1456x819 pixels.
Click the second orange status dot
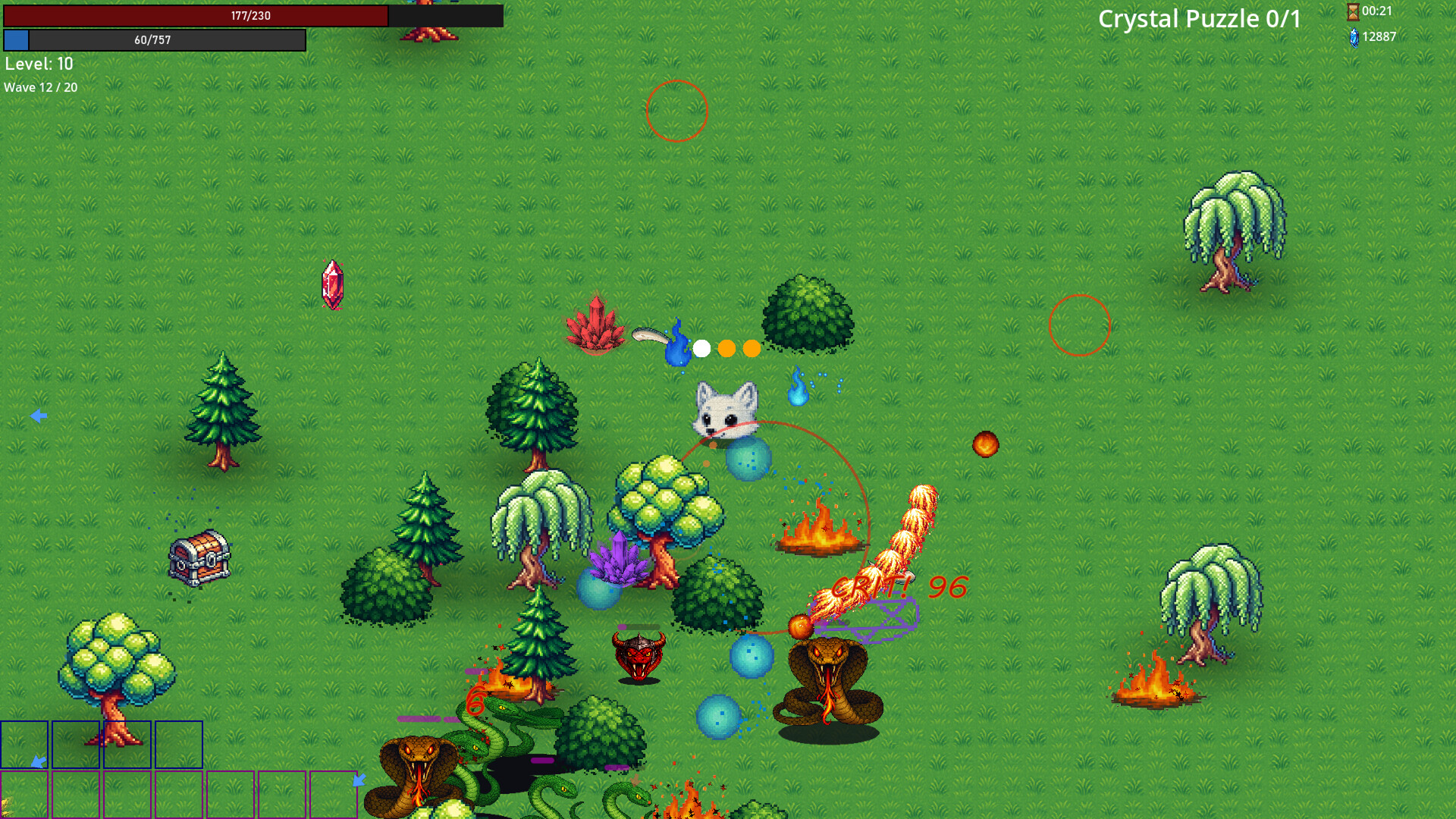(752, 349)
